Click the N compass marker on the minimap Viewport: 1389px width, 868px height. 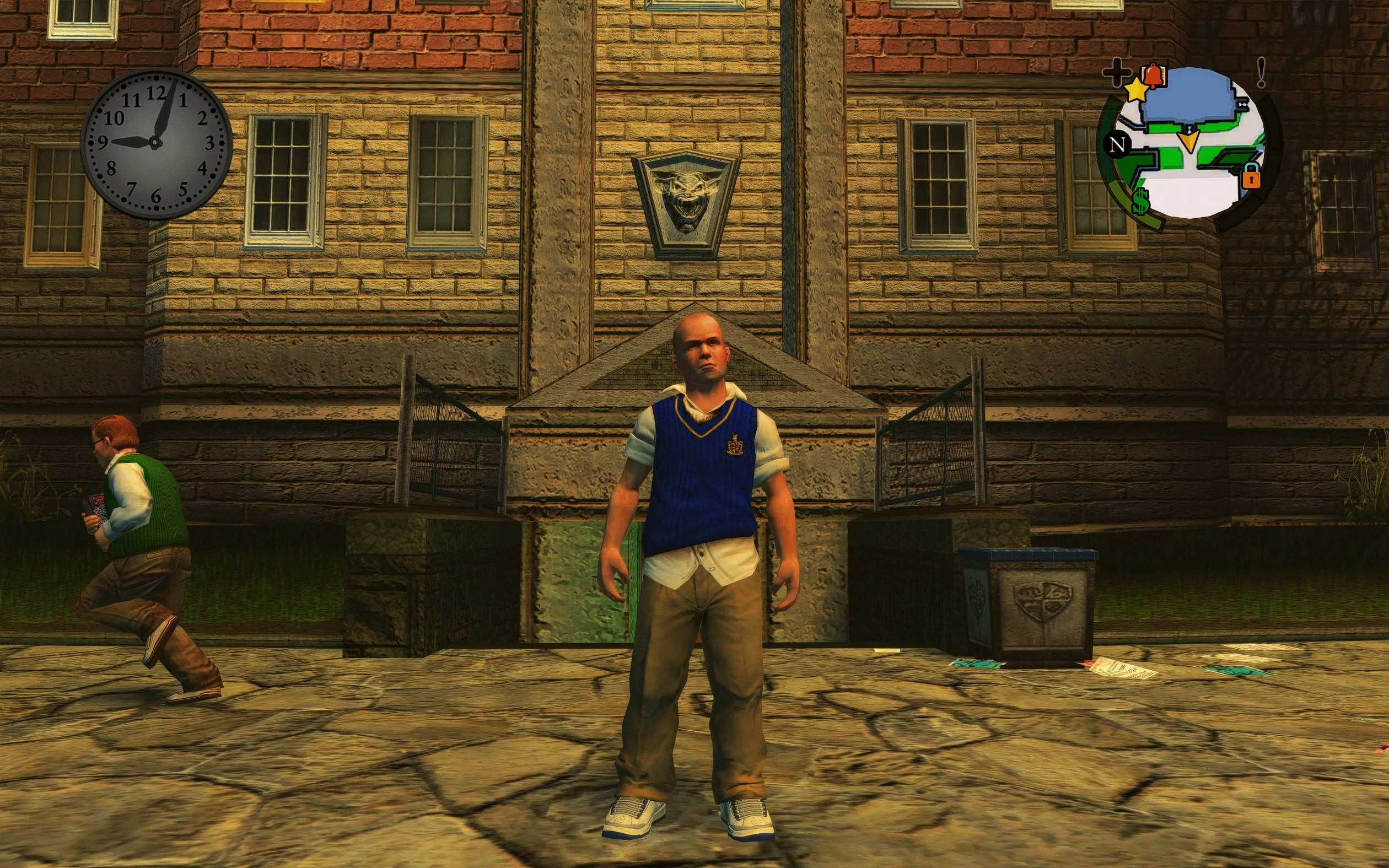coord(1118,144)
